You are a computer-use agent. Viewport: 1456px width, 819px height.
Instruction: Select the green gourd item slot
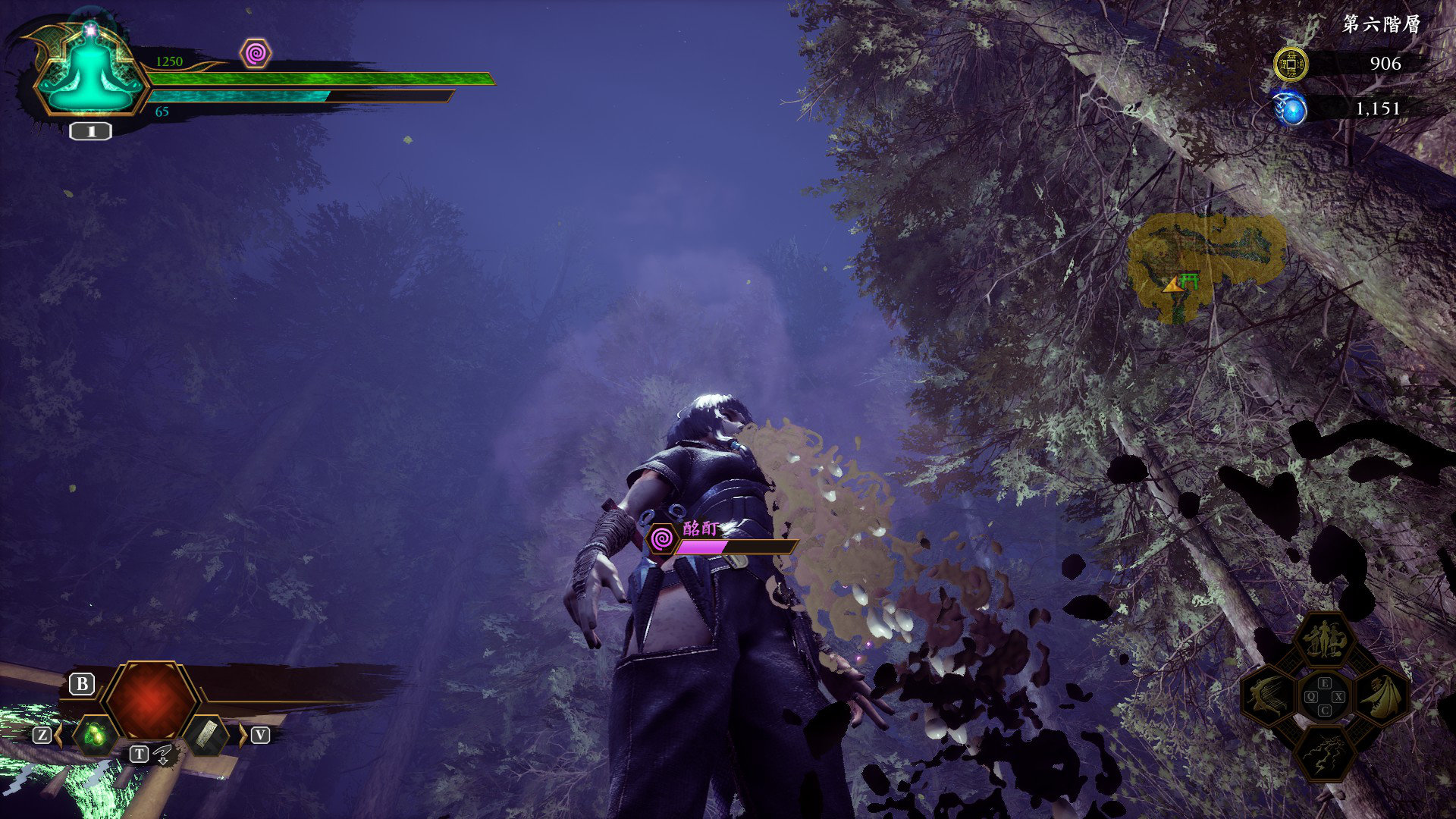pos(96,734)
